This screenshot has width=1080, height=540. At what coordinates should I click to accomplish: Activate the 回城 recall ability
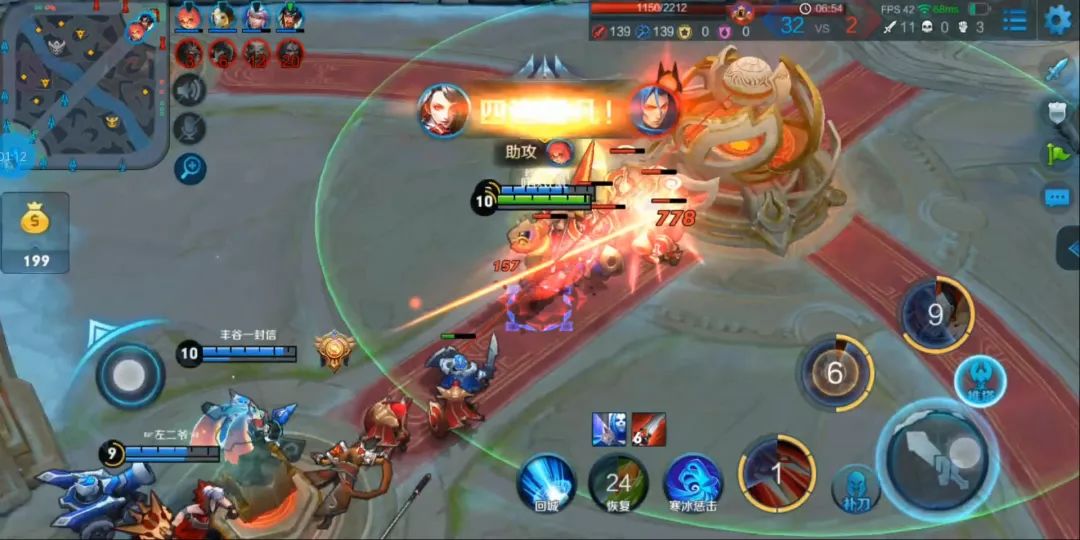(x=546, y=481)
